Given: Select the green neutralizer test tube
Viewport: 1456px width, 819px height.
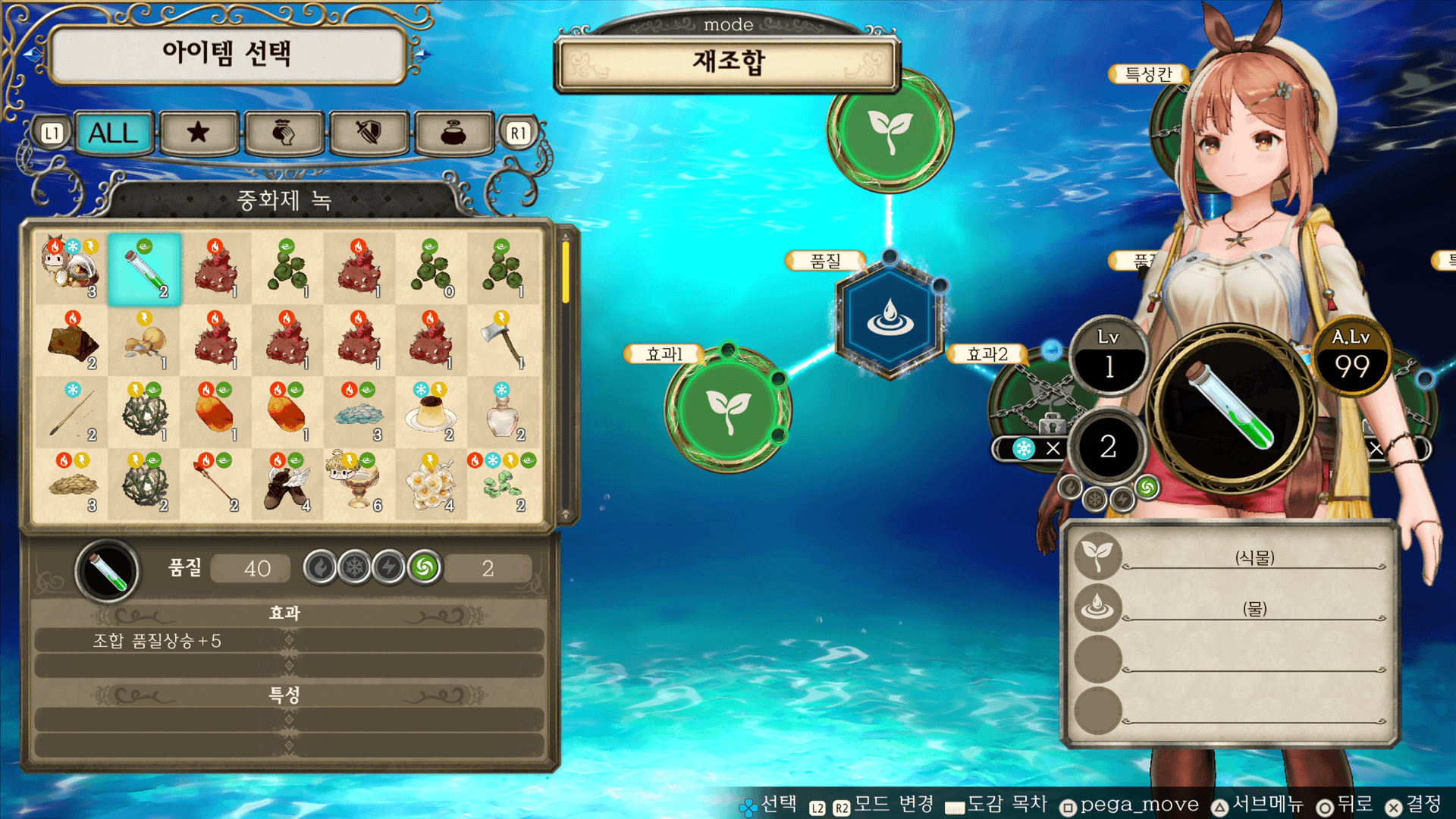Looking at the screenshot, I should click(x=144, y=270).
